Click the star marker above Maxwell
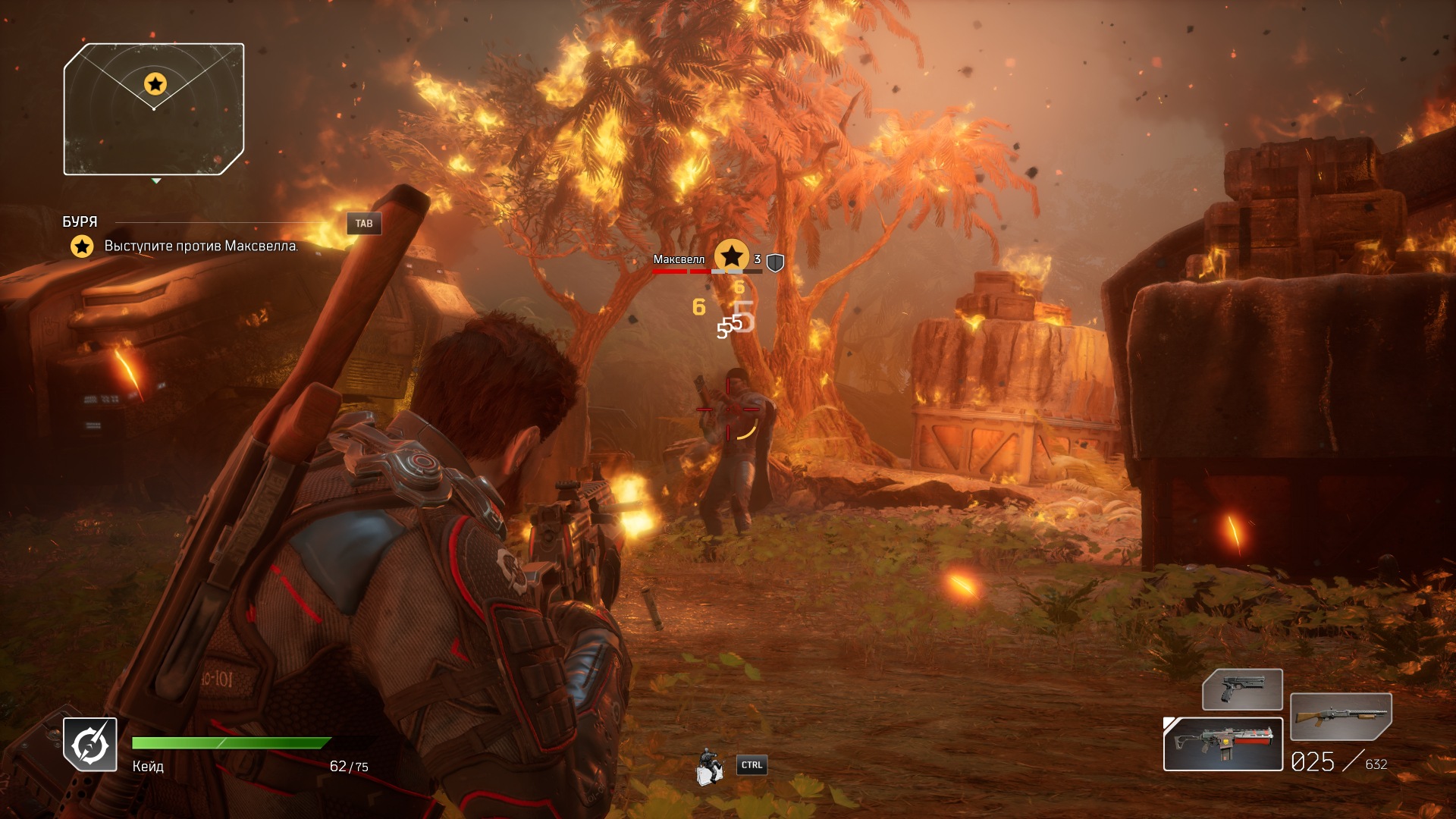Image resolution: width=1456 pixels, height=819 pixels. click(x=731, y=256)
